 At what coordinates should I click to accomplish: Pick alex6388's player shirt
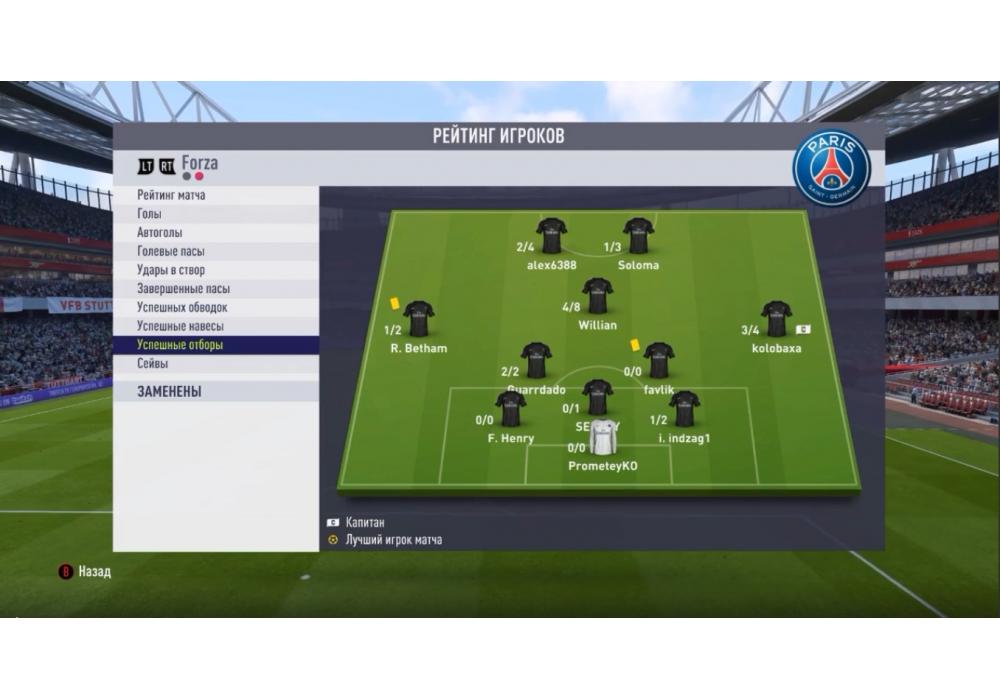click(552, 236)
